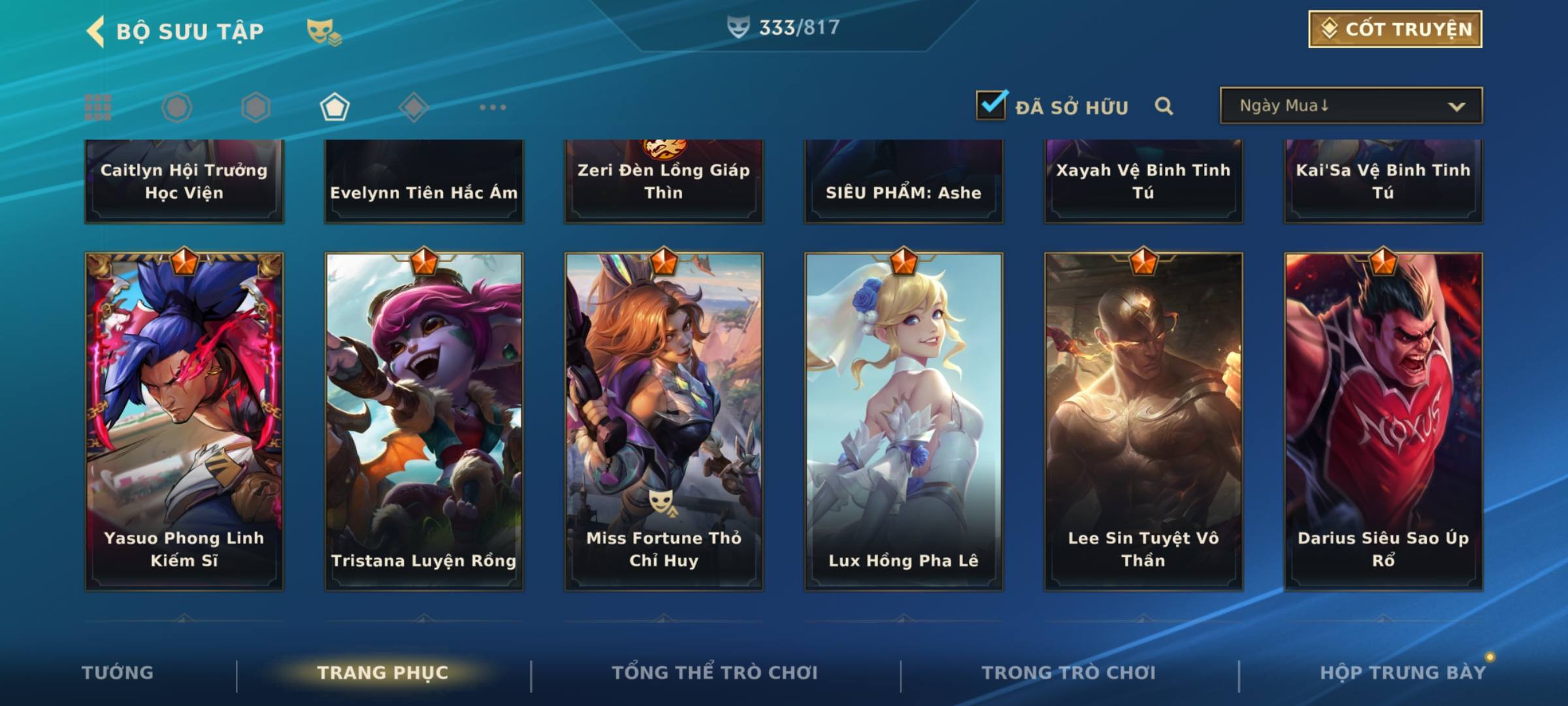Toggle the Đã Sở Hữu owned checkbox
Screen dimensions: 1568x706
(991, 105)
